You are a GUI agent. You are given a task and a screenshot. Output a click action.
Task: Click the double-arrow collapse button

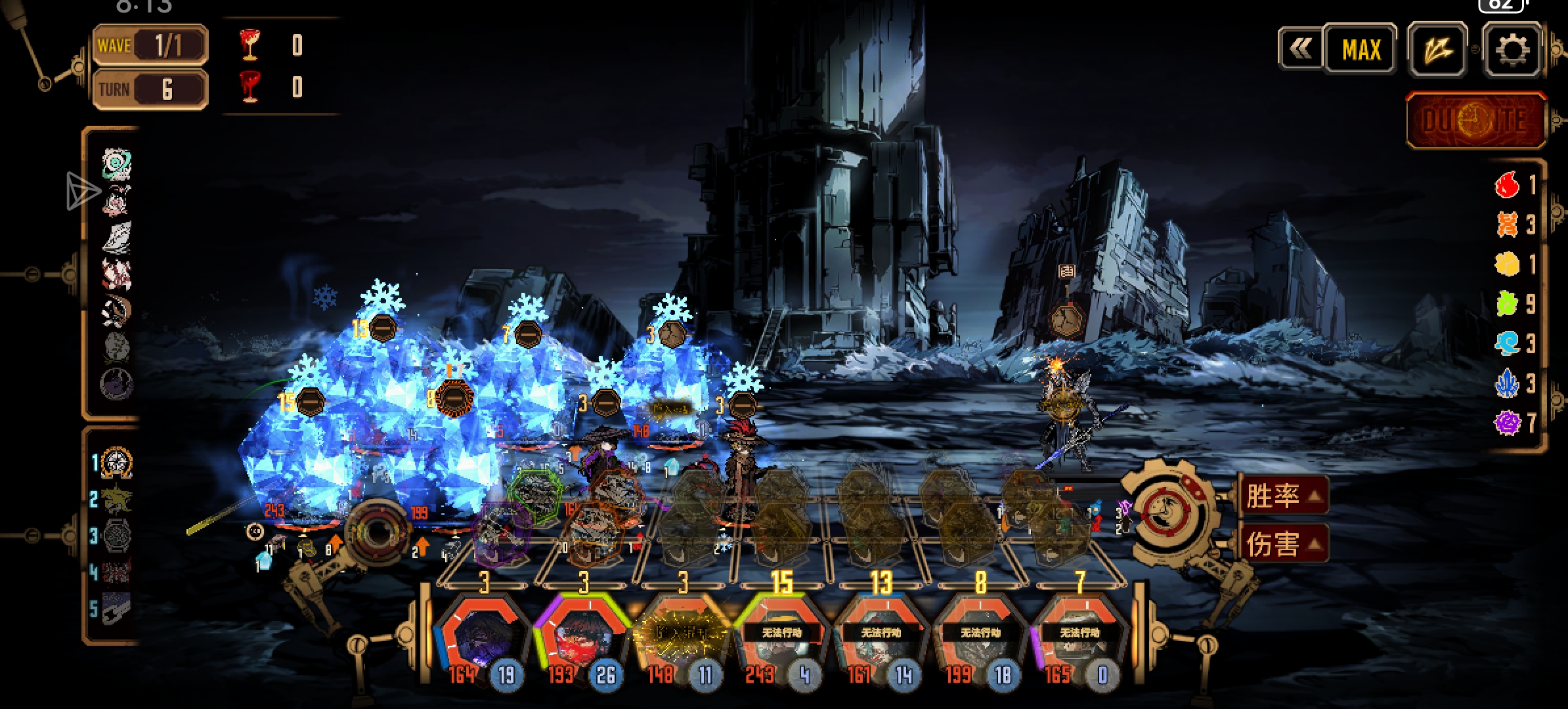(x=1300, y=49)
